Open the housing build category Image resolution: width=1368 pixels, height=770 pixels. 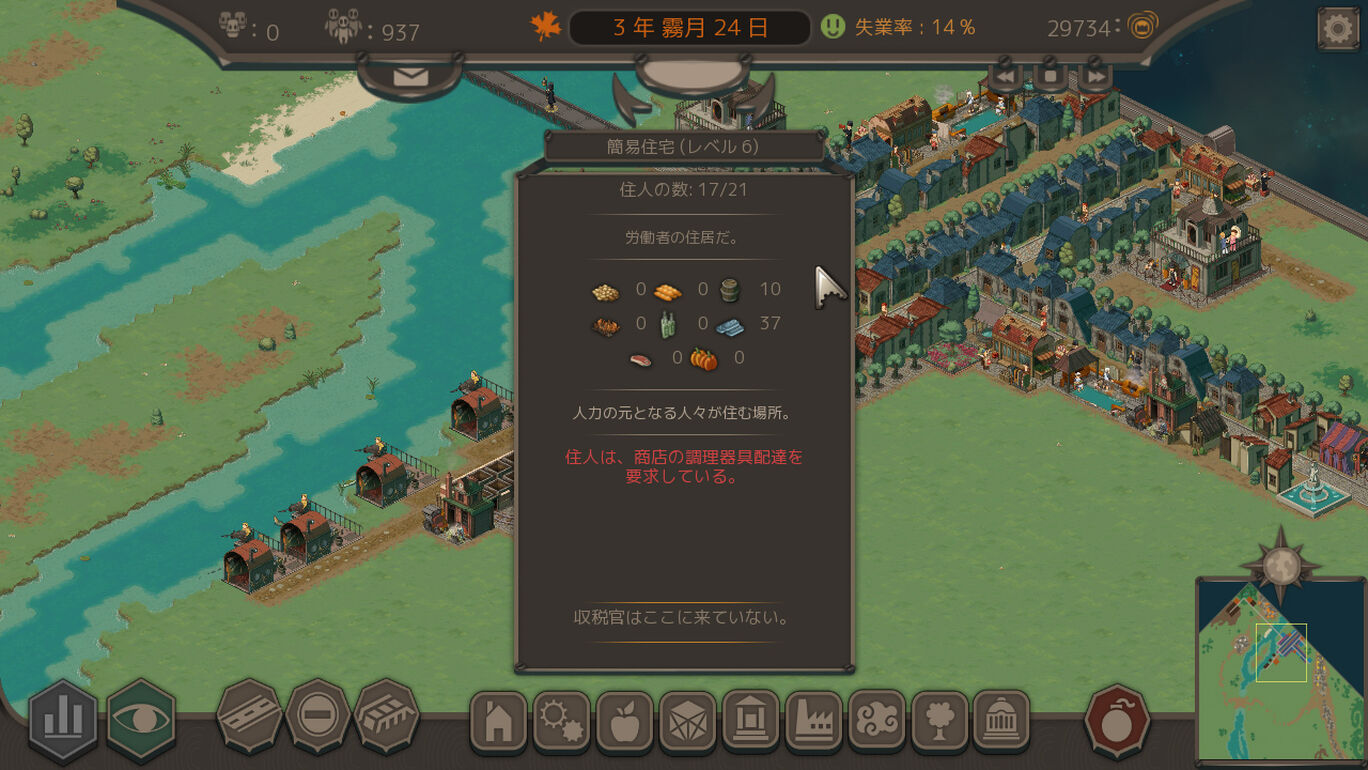tap(498, 722)
